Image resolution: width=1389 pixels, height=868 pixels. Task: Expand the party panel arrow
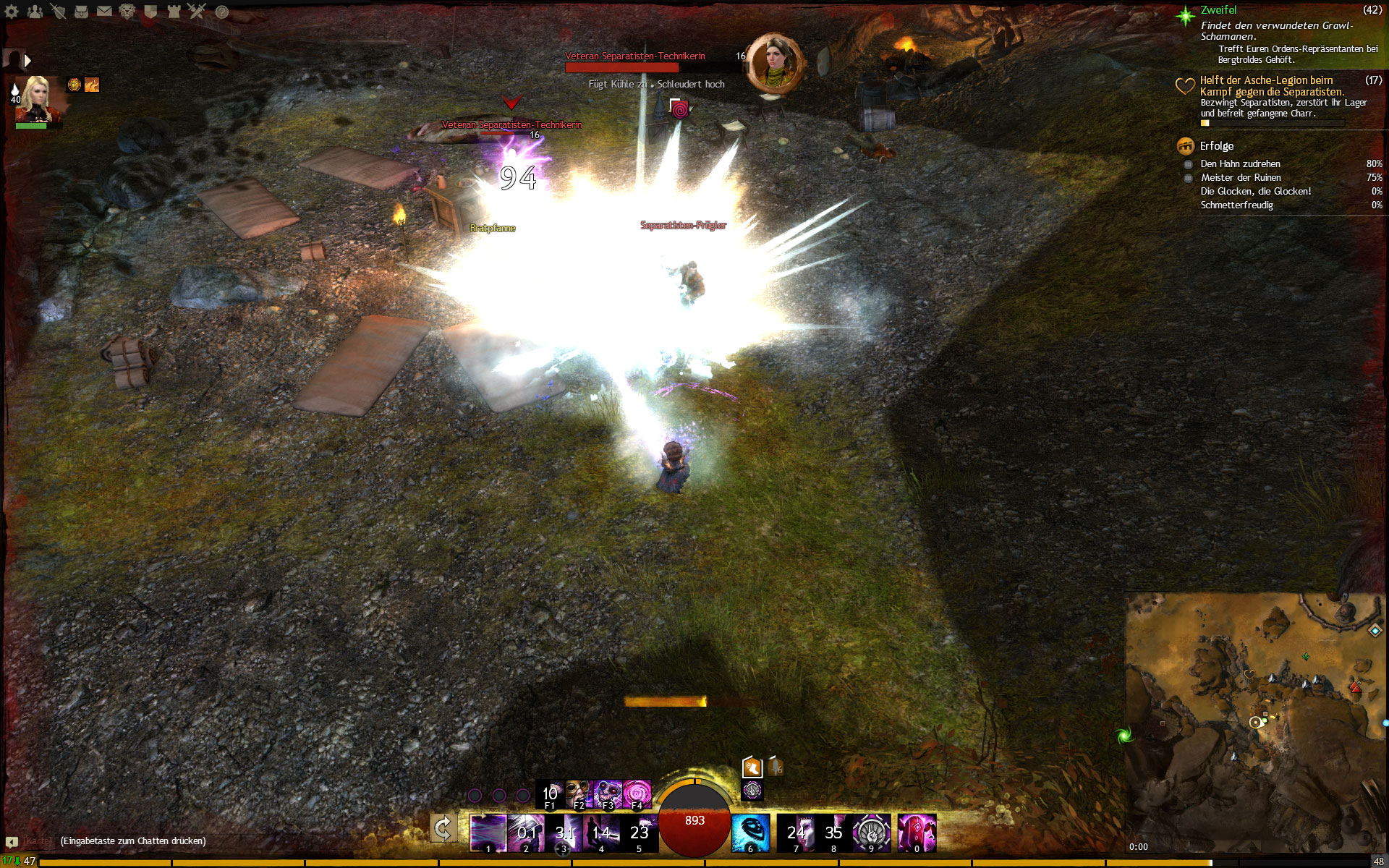point(27,61)
